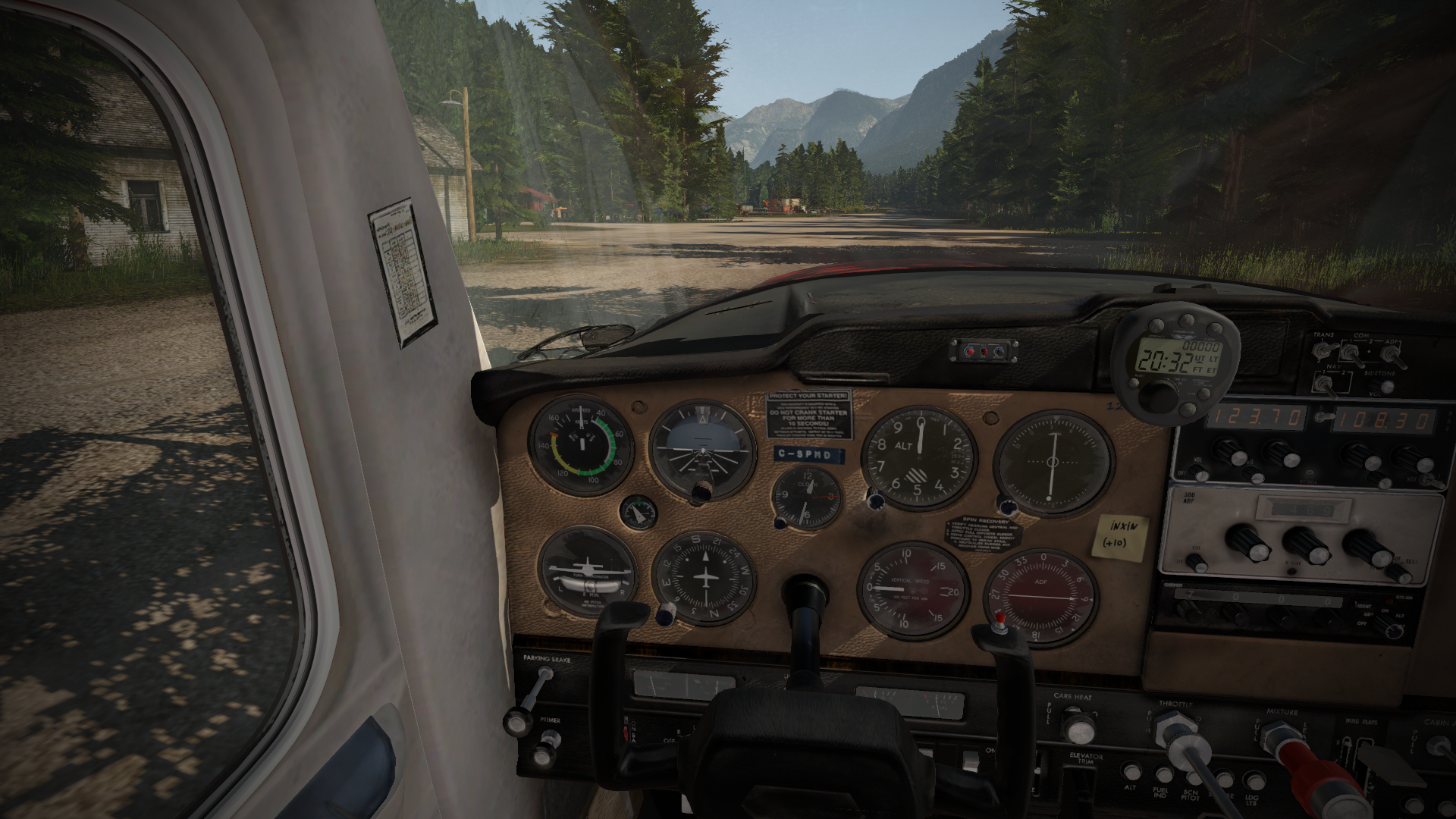Click the ADF receiver VOL knob
This screenshot has width=1456, height=819.
click(x=1196, y=562)
